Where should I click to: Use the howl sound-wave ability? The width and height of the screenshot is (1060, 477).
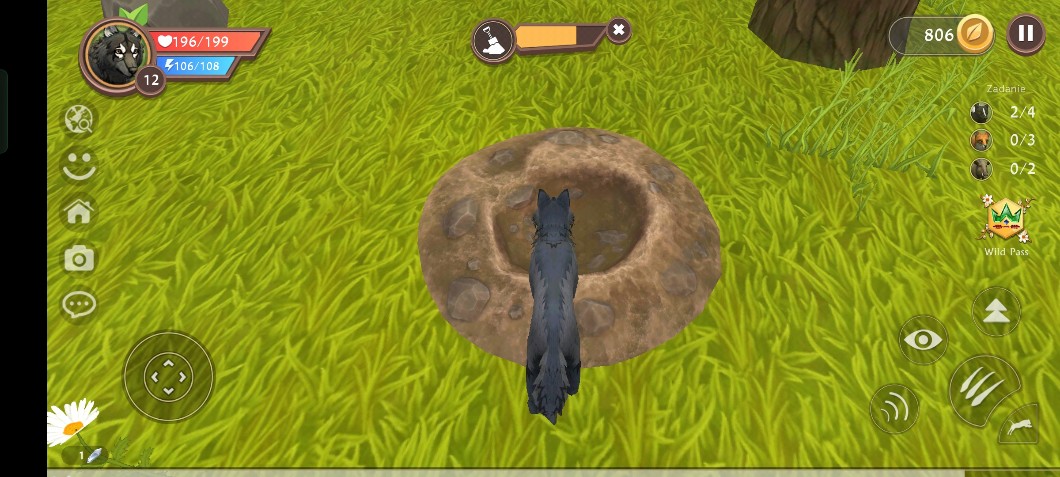click(894, 408)
